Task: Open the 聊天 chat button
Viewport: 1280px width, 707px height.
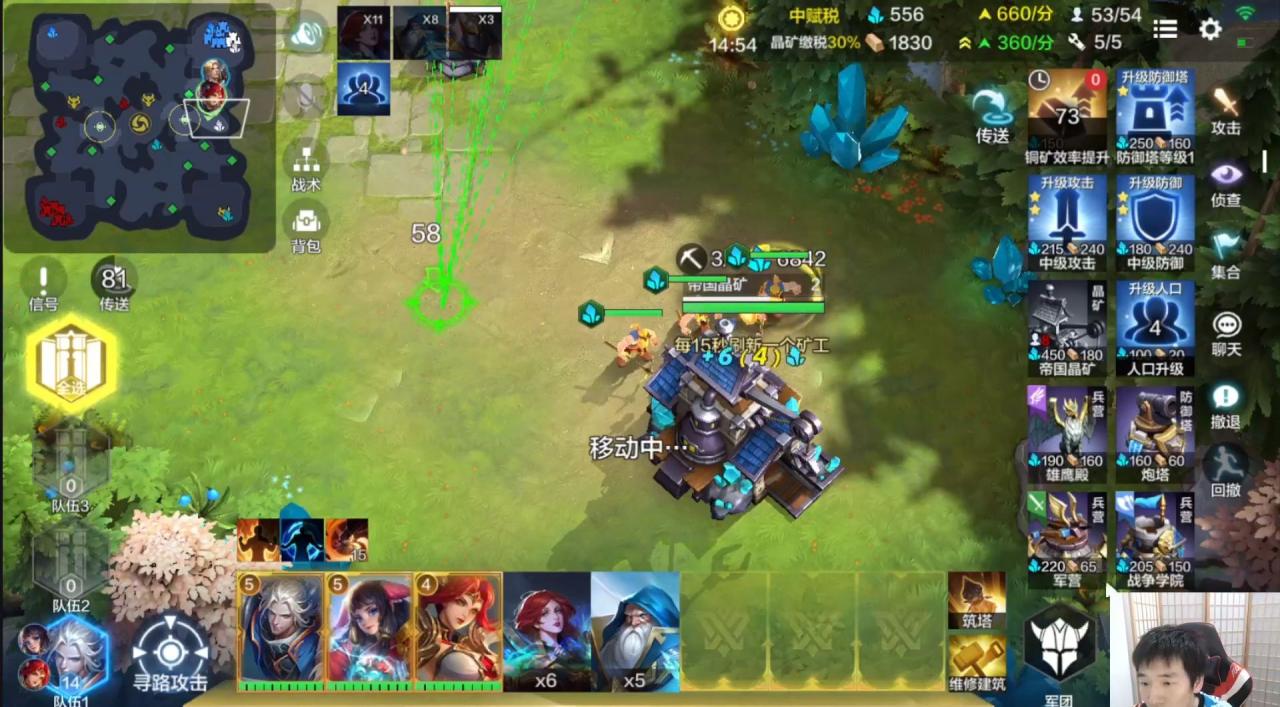Action: tap(1226, 331)
